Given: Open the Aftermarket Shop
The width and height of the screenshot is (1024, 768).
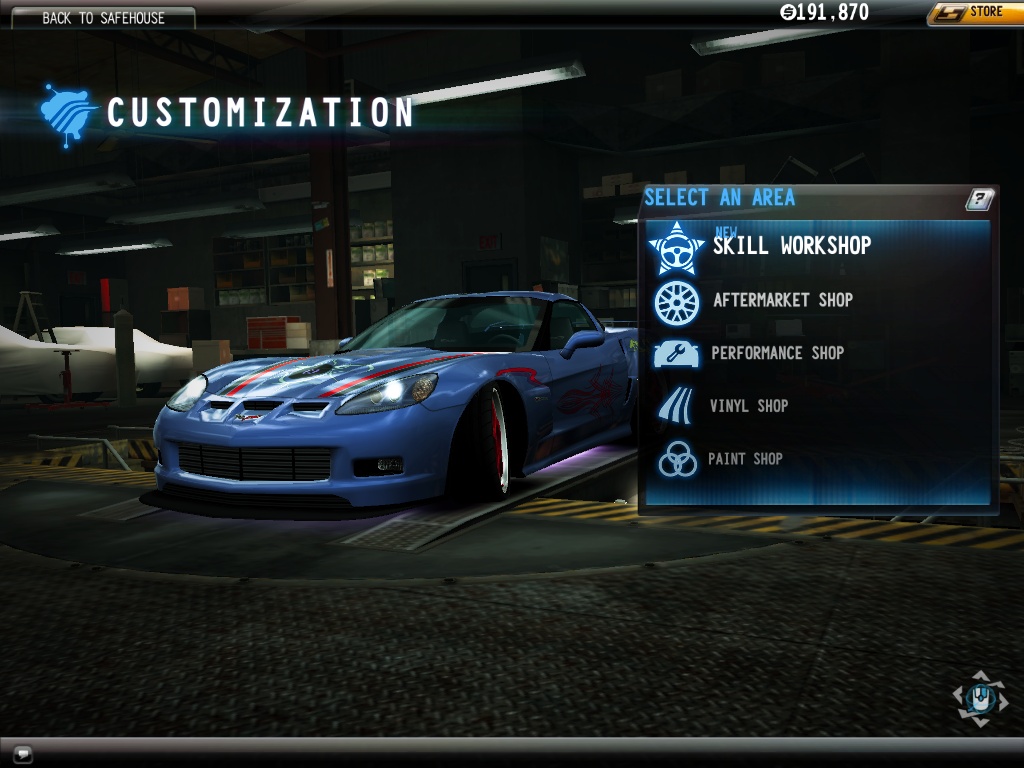Looking at the screenshot, I should pyautogui.click(x=782, y=300).
